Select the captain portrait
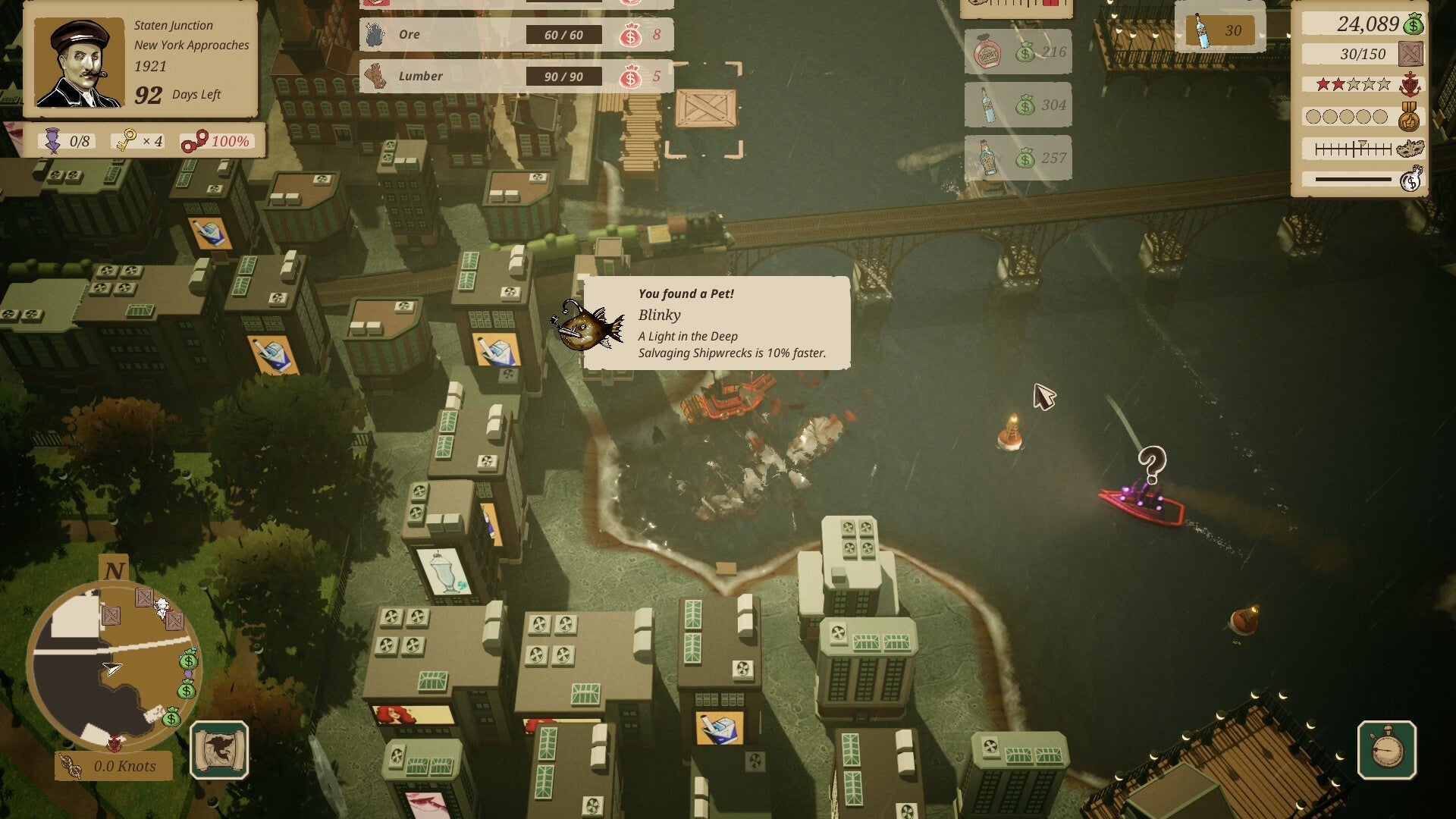The height and width of the screenshot is (819, 1456). point(79,62)
